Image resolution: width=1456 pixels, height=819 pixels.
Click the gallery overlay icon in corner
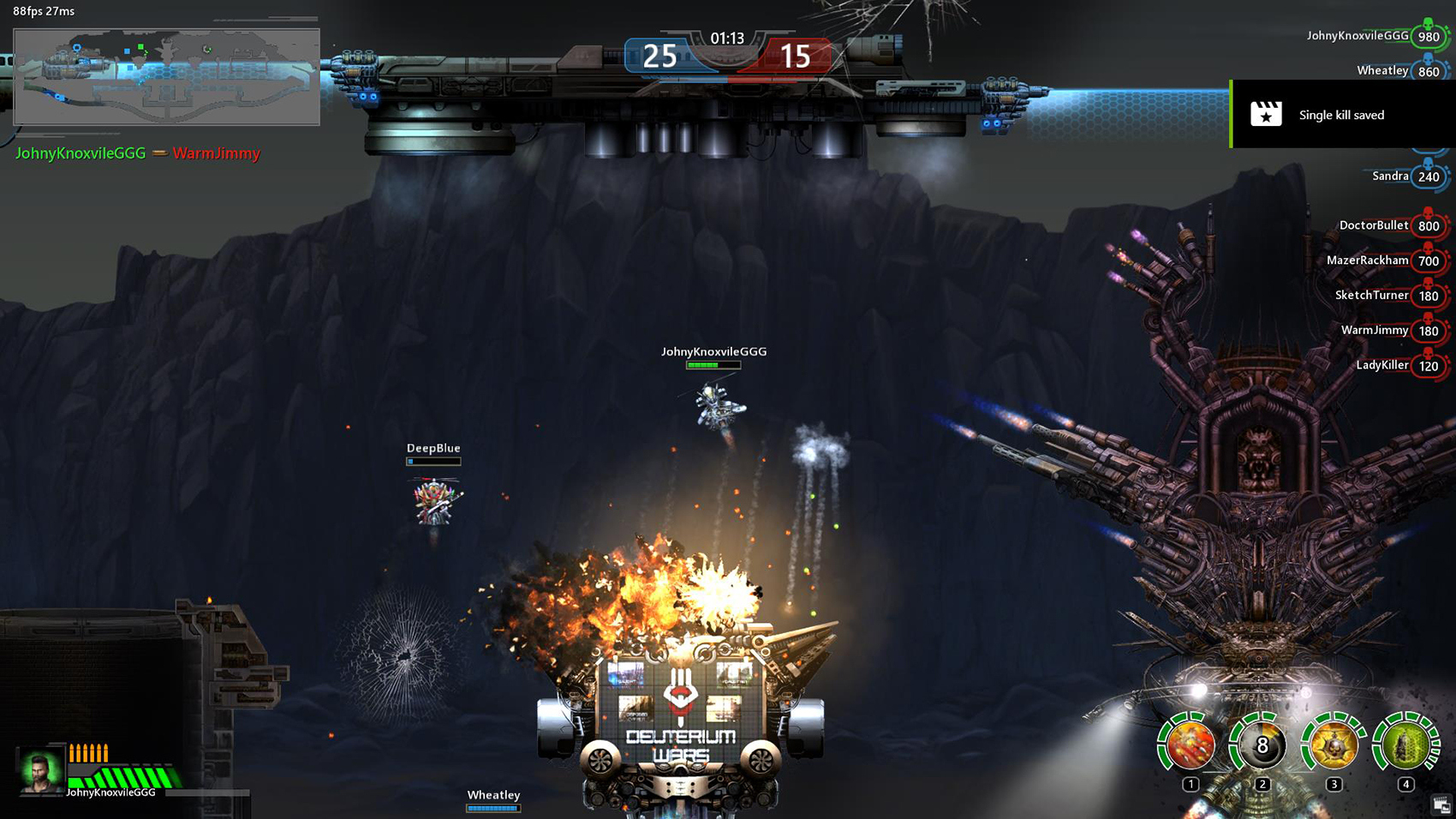pos(1441,804)
